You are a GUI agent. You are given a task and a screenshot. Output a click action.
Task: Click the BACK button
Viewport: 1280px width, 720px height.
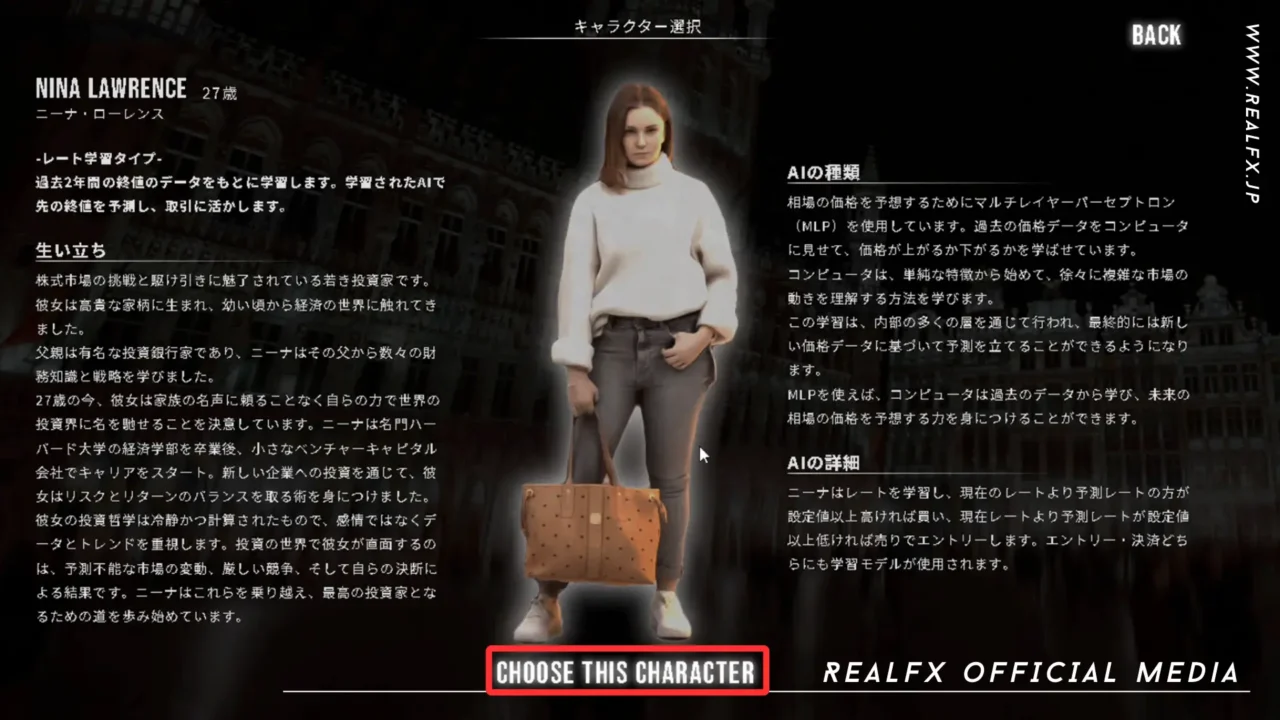[1156, 35]
